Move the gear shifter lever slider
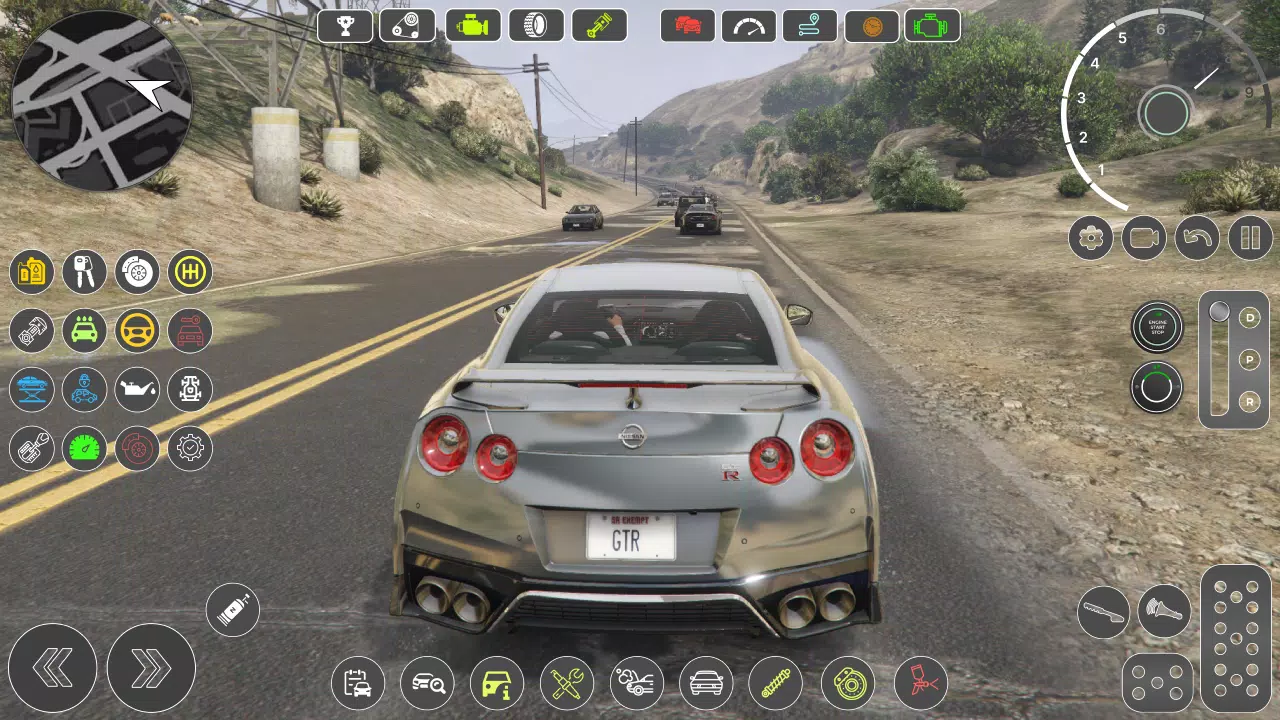Viewport: 1280px width, 720px height. 1218,312
